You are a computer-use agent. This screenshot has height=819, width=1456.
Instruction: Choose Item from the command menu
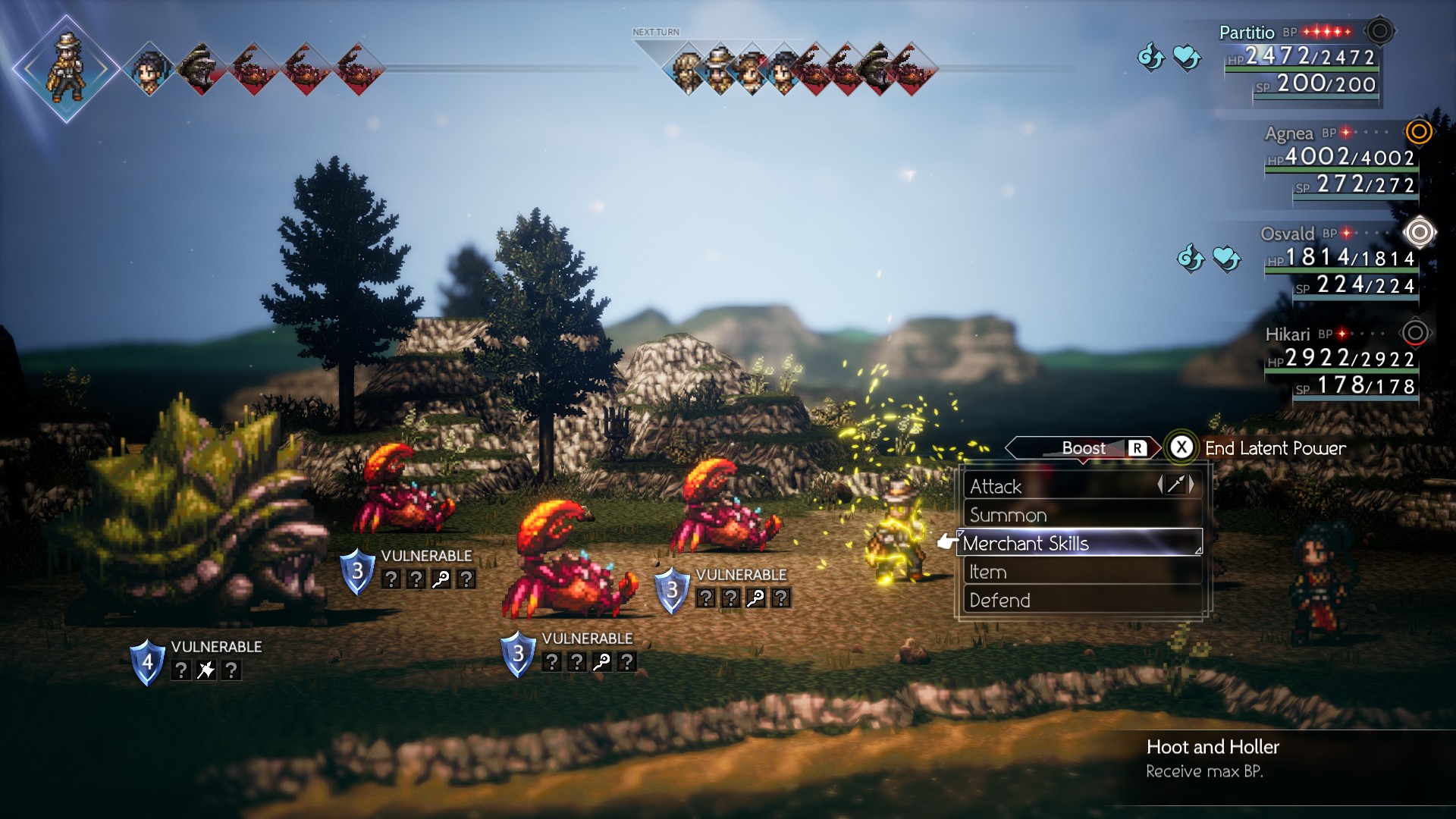986,572
